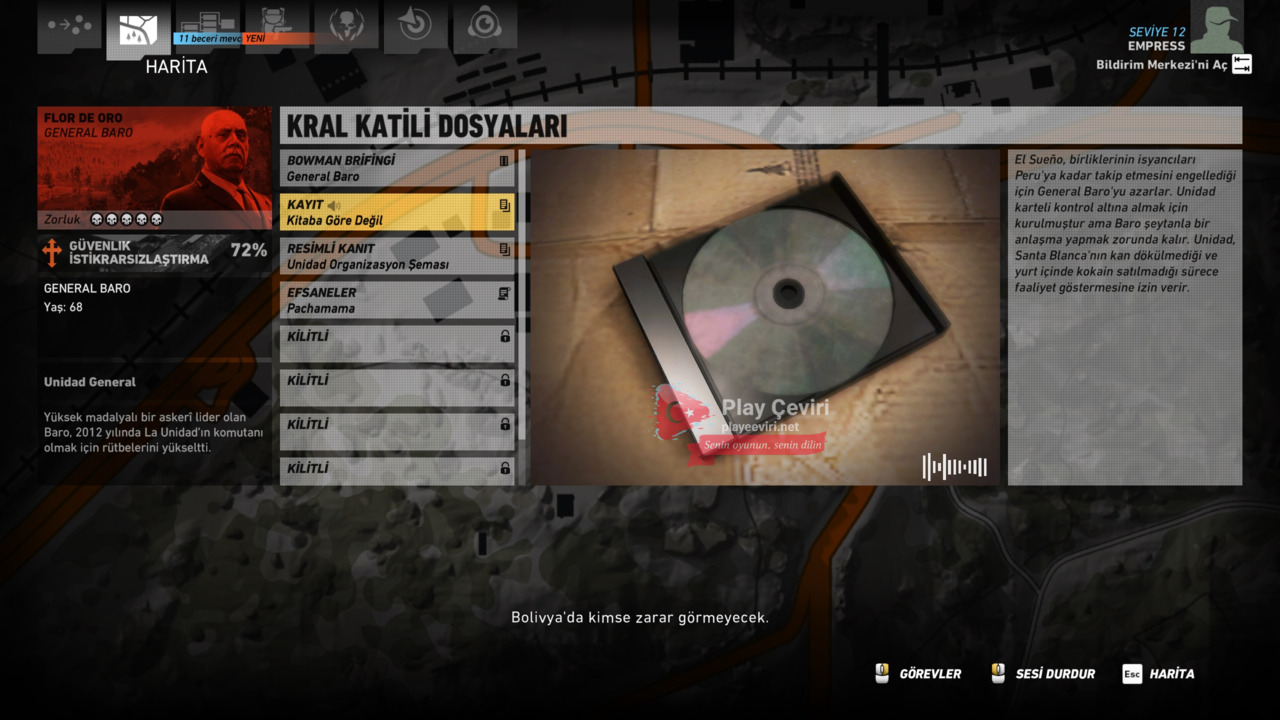Choose the Kayıt 'Kitaba Göre Değil' recording
This screenshot has height=720, width=1280.
point(397,212)
